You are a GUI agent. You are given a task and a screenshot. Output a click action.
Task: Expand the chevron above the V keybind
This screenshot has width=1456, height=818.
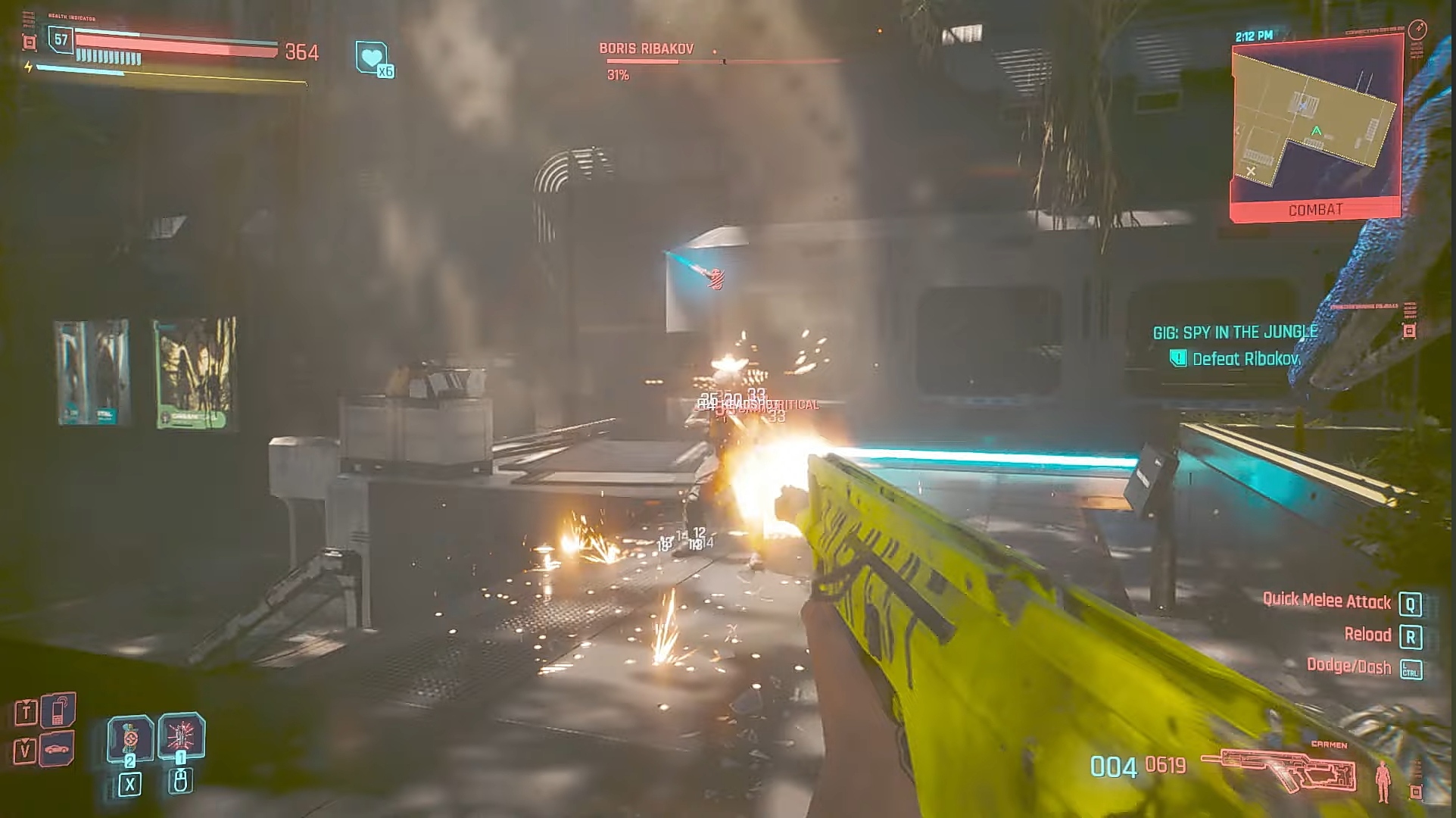(26, 741)
